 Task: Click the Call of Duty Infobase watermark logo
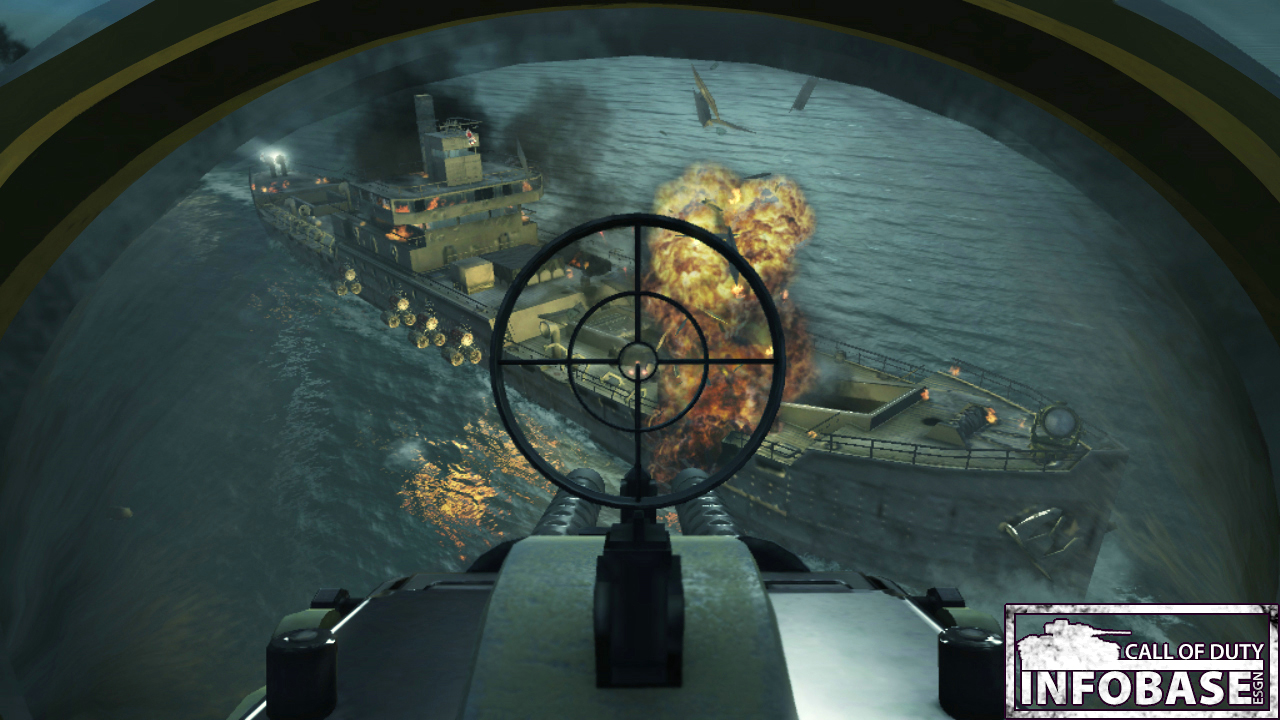tap(1141, 661)
